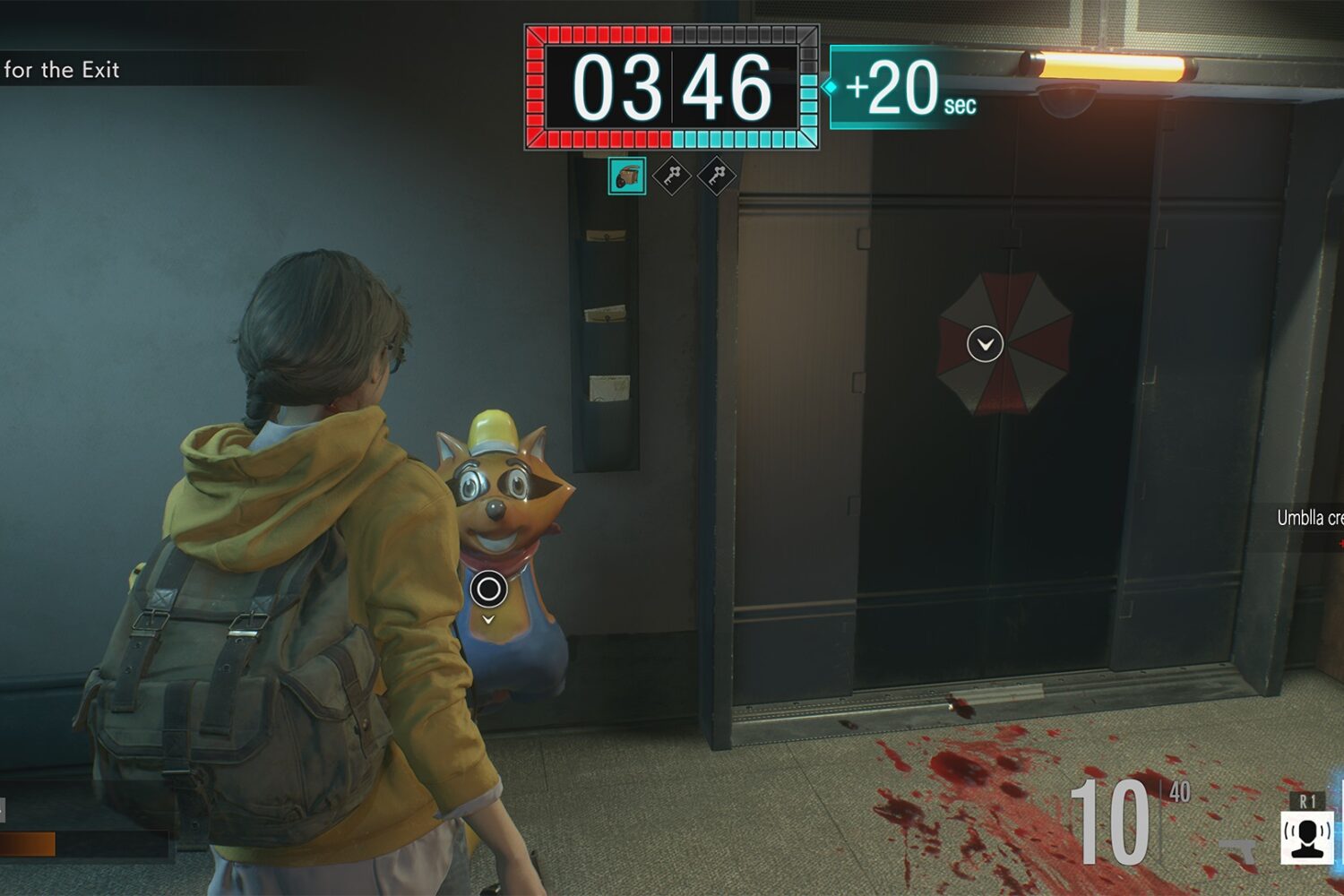This screenshot has height=896, width=1344.
Task: Click the circle interaction marker on the raccoon toy
Action: tap(488, 589)
